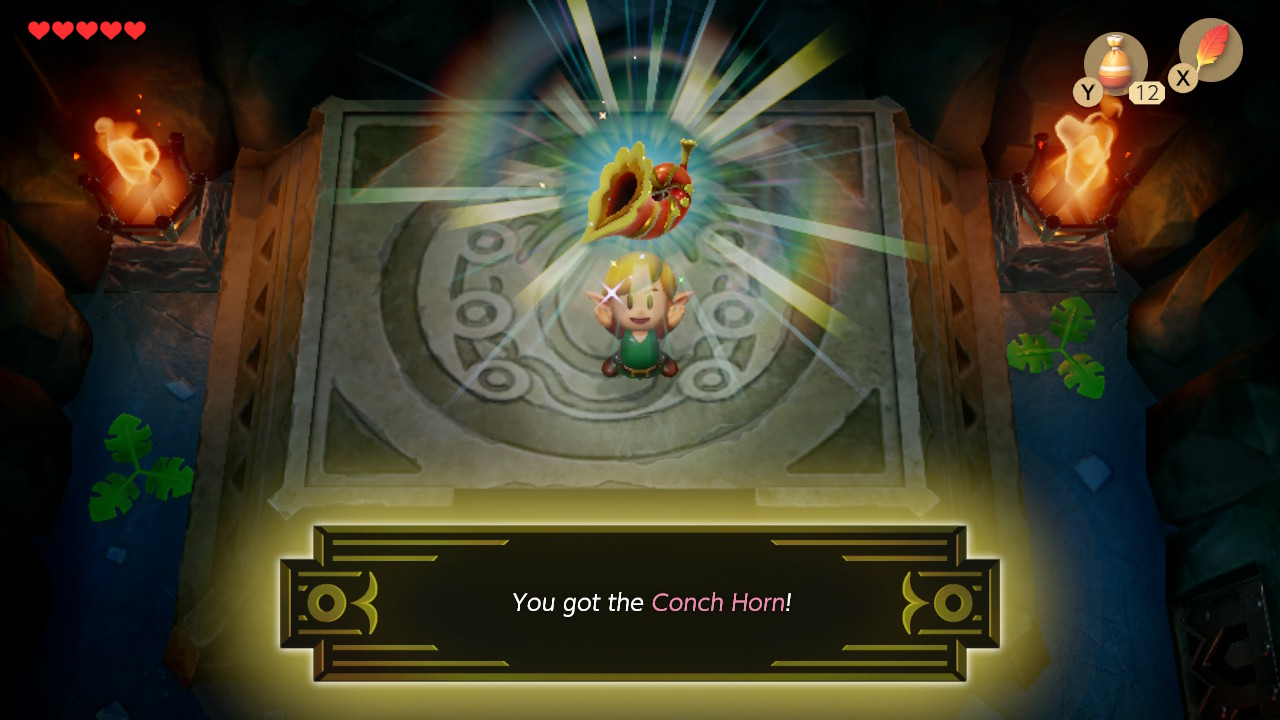The width and height of the screenshot is (1280, 720).
Task: Click the glowing Conch Horn item
Action: pos(640,190)
